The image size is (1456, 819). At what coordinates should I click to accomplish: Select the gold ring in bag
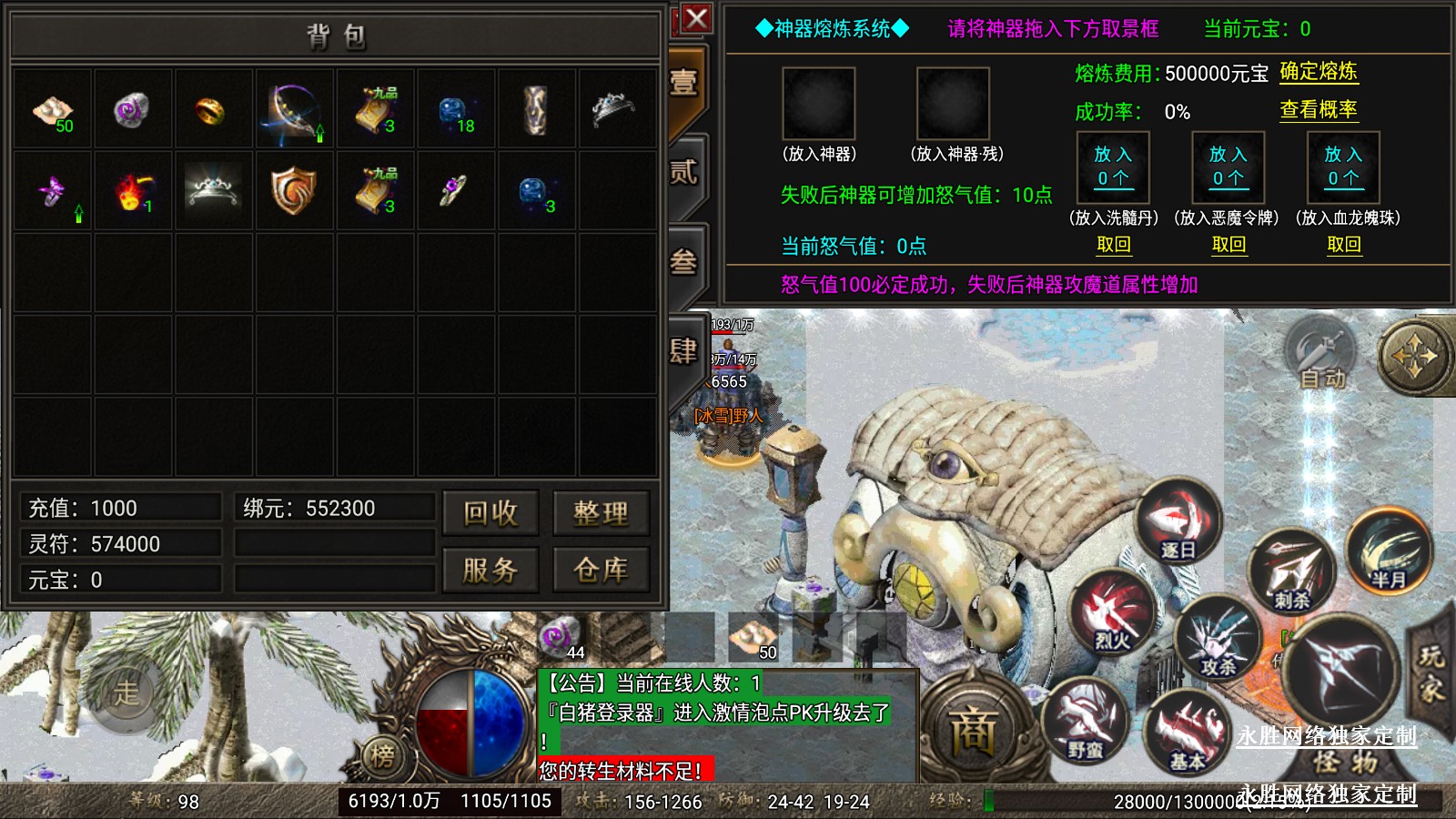click(x=211, y=111)
